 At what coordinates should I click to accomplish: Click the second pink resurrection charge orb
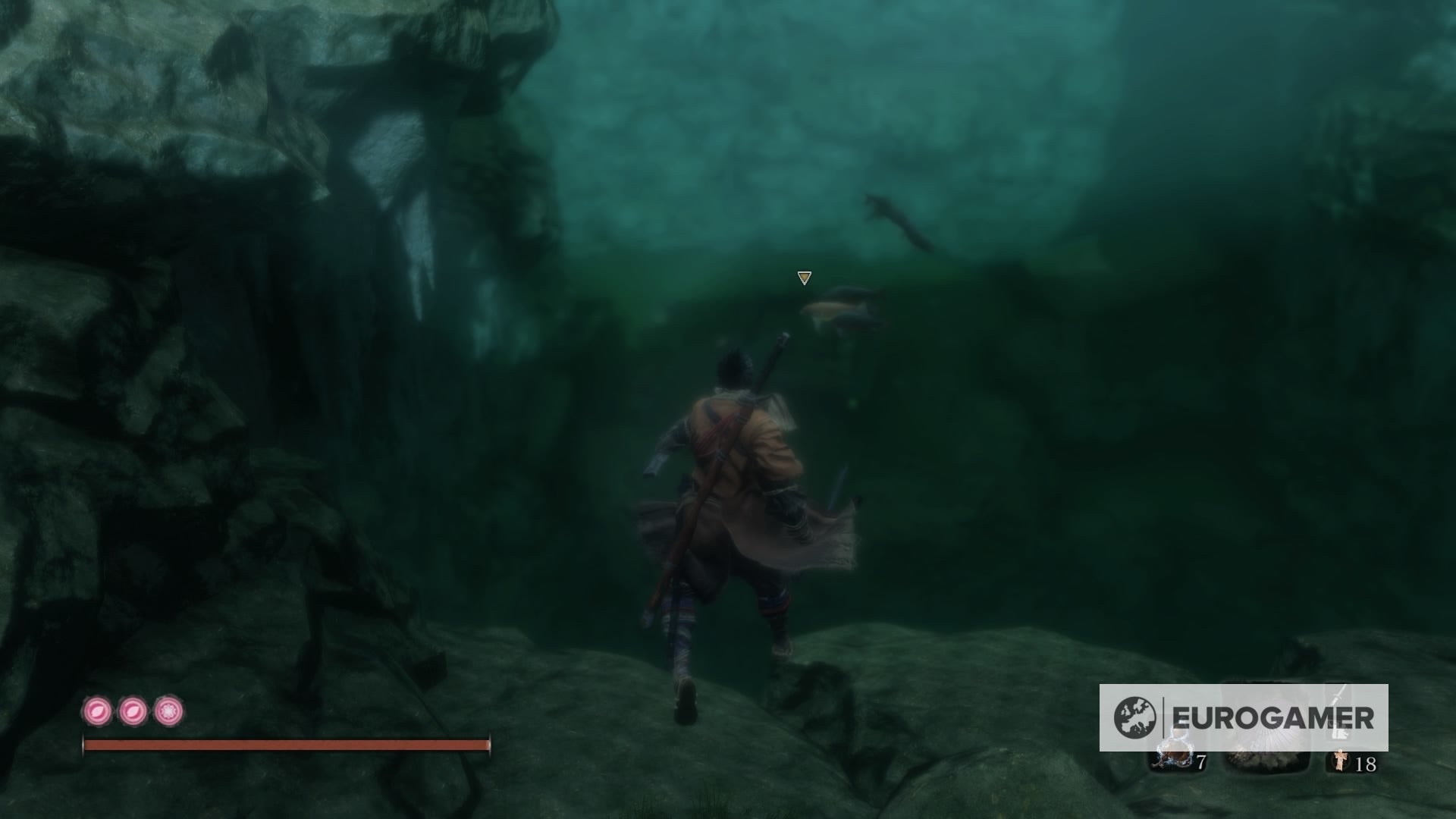pyautogui.click(x=133, y=711)
